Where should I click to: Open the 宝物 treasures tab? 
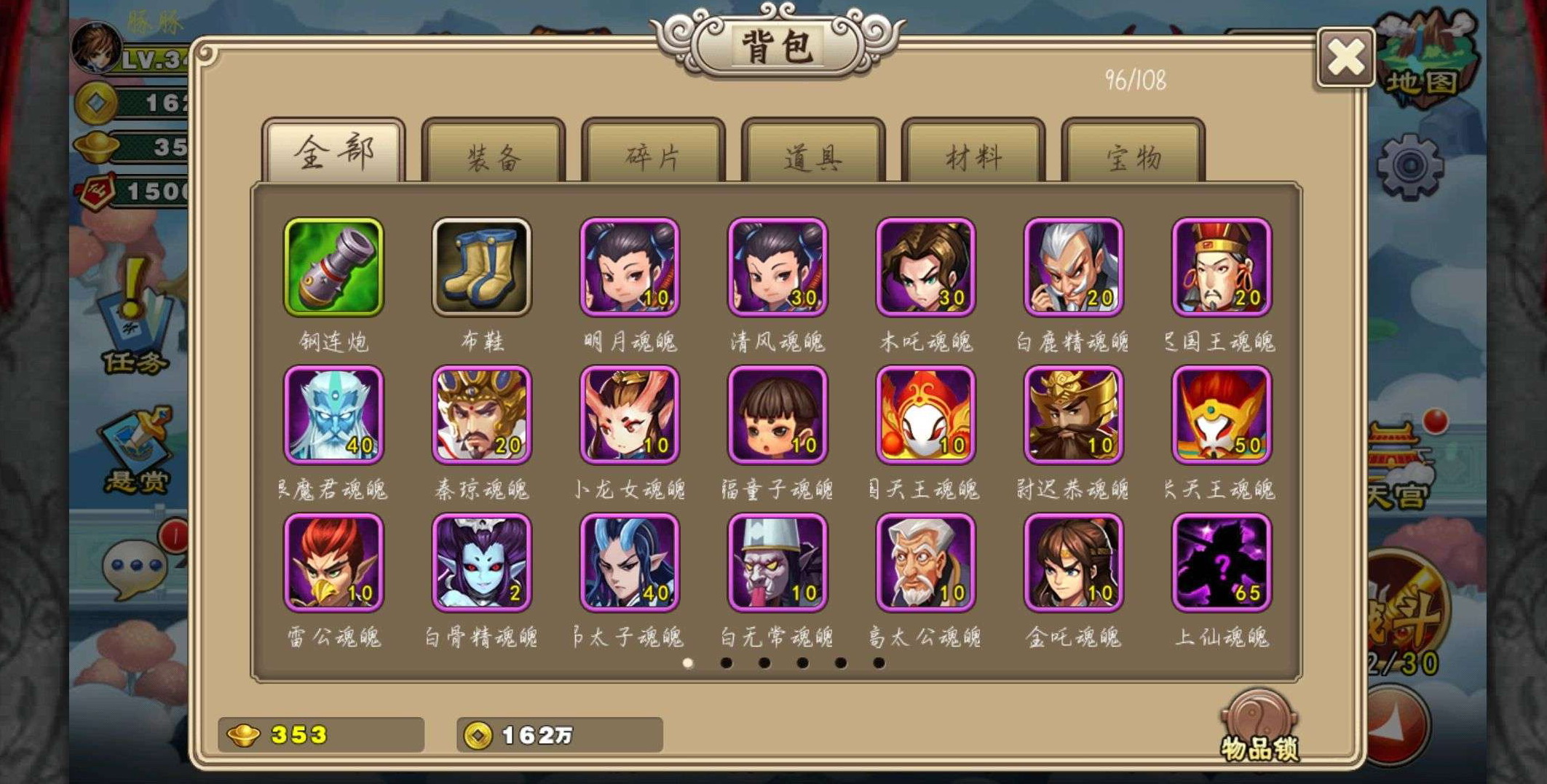click(1133, 154)
